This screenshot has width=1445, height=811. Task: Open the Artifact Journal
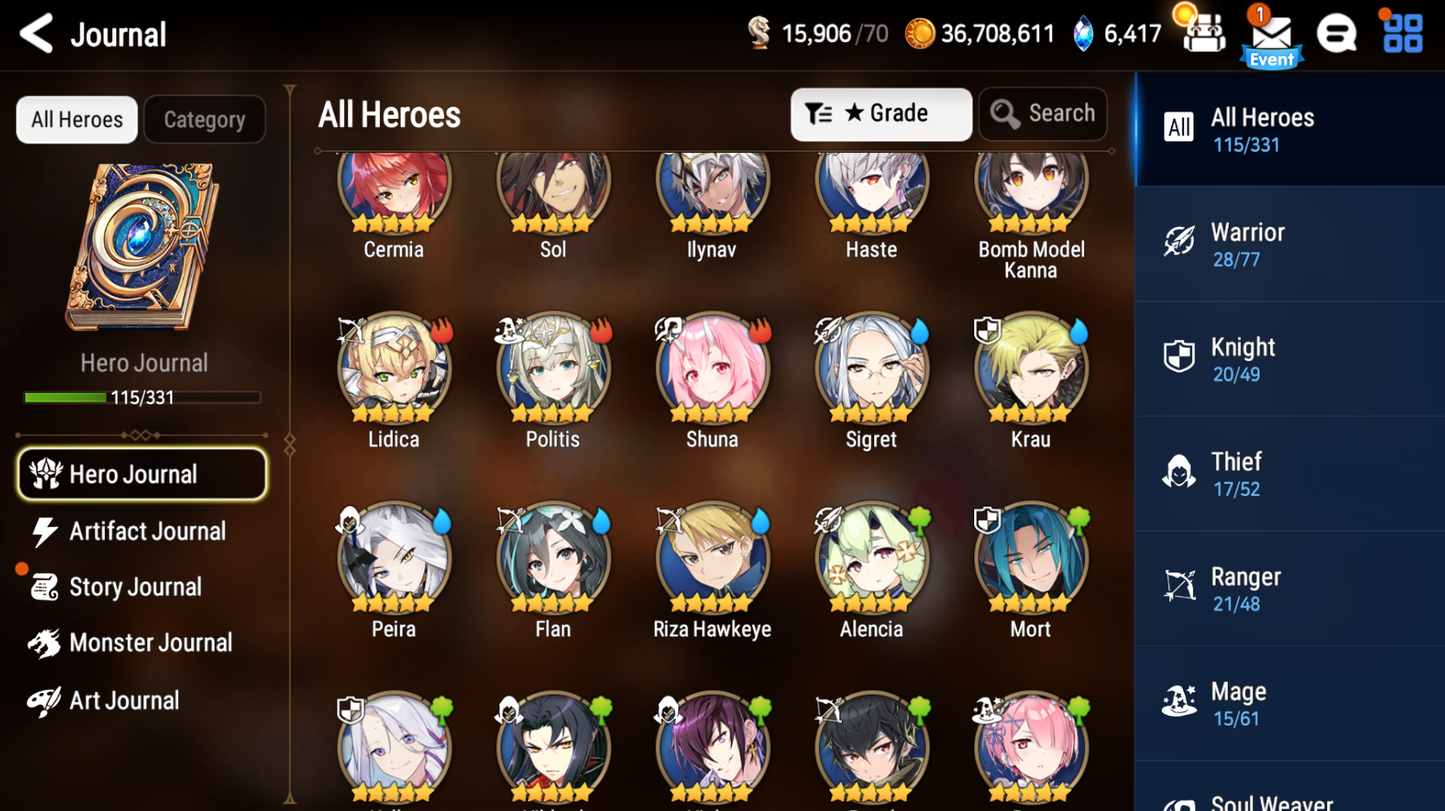point(148,531)
